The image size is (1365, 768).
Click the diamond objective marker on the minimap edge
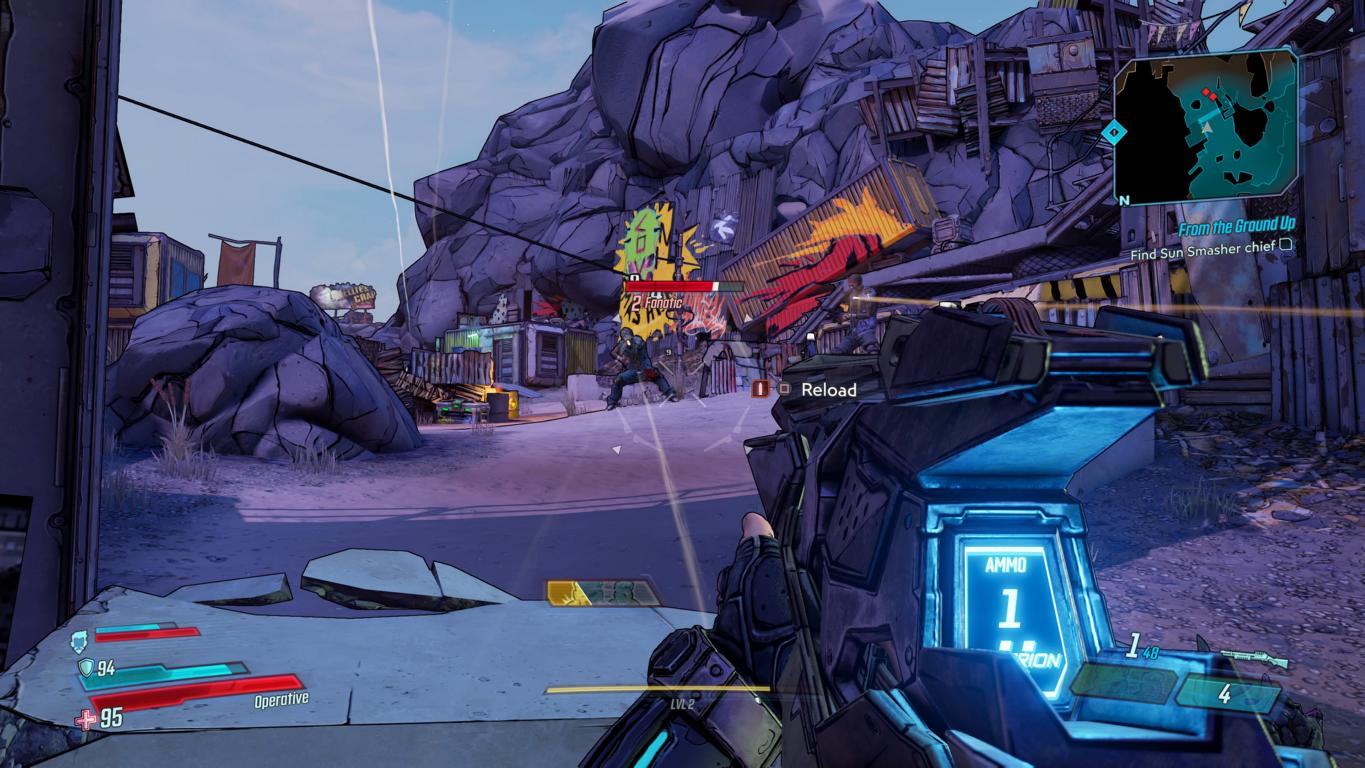pyautogui.click(x=1110, y=131)
